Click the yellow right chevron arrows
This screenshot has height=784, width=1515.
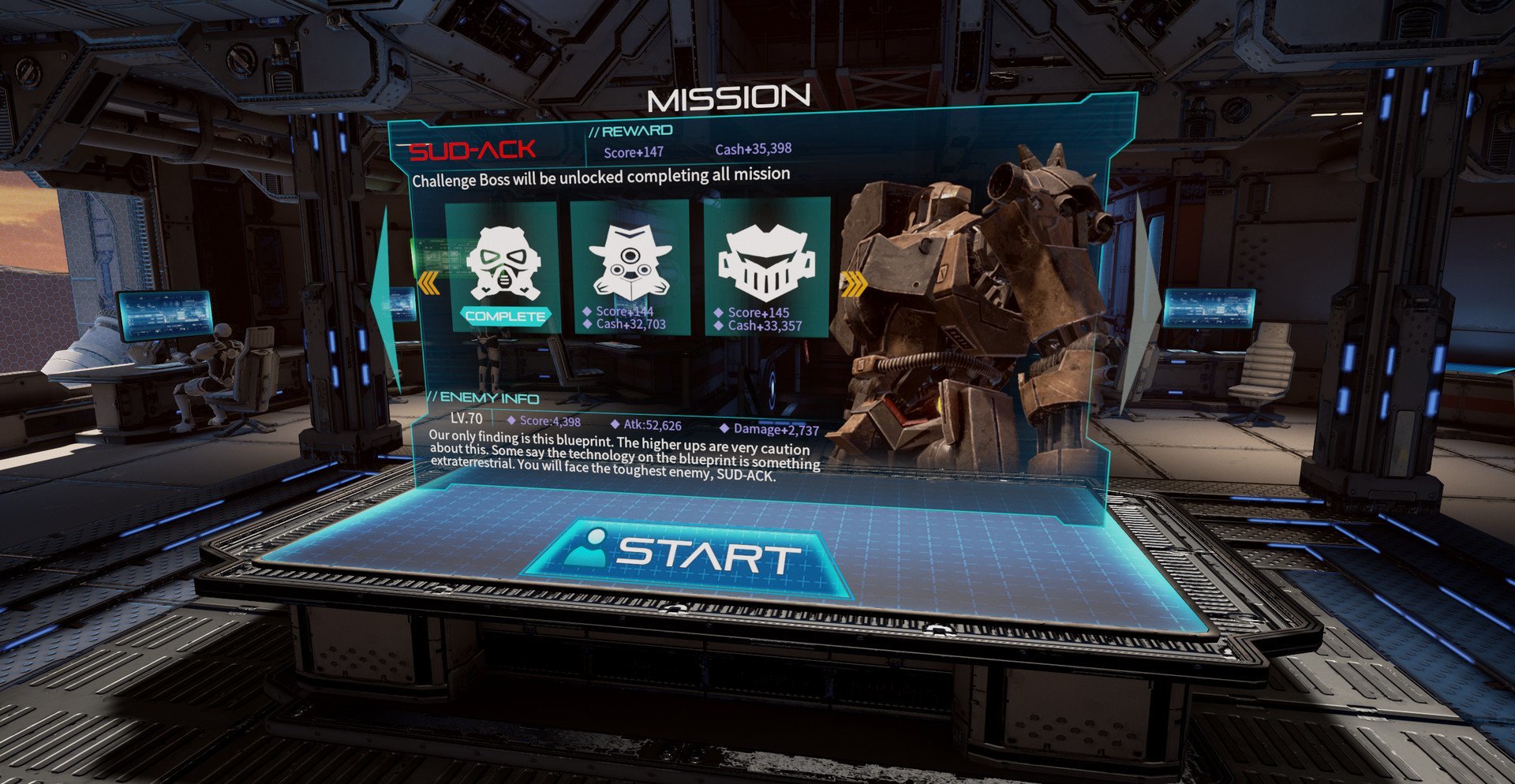(854, 284)
